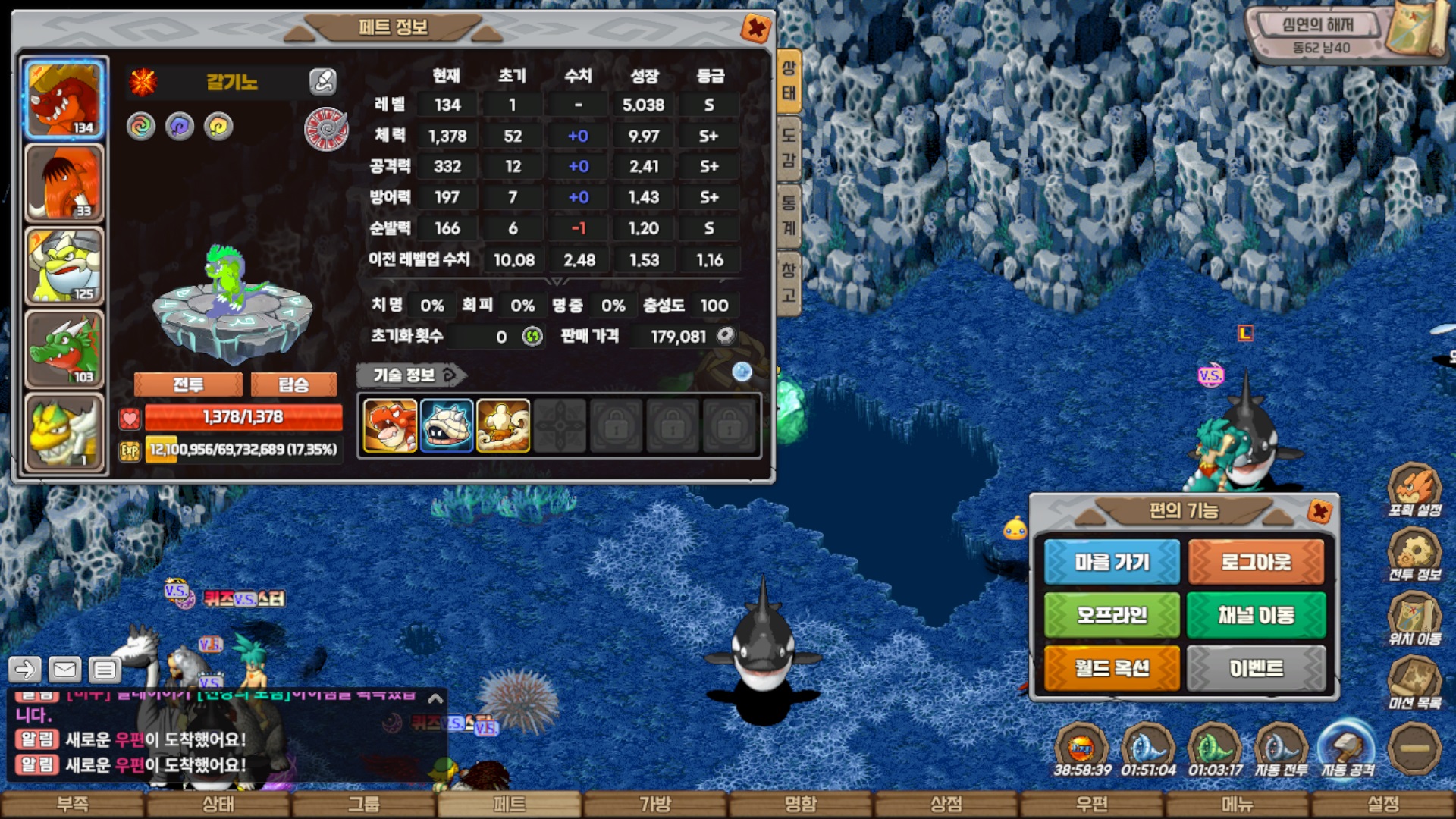Choose the 탑승 ride button
Image resolution: width=1456 pixels, height=819 pixels.
(293, 384)
